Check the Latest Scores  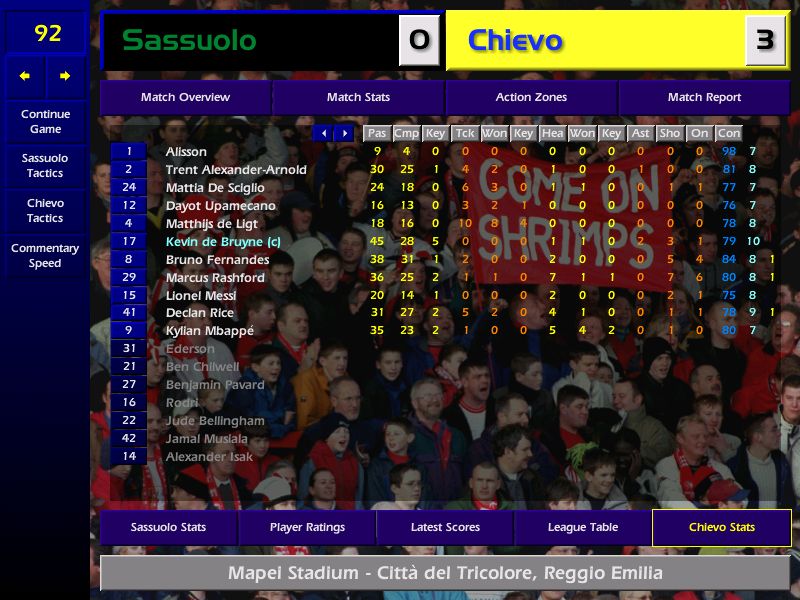coord(445,527)
